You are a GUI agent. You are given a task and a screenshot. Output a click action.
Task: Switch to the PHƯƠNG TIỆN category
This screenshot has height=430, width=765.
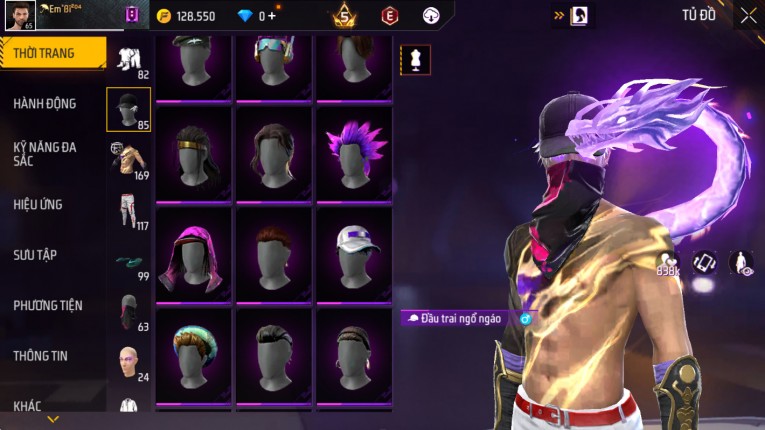tap(48, 305)
